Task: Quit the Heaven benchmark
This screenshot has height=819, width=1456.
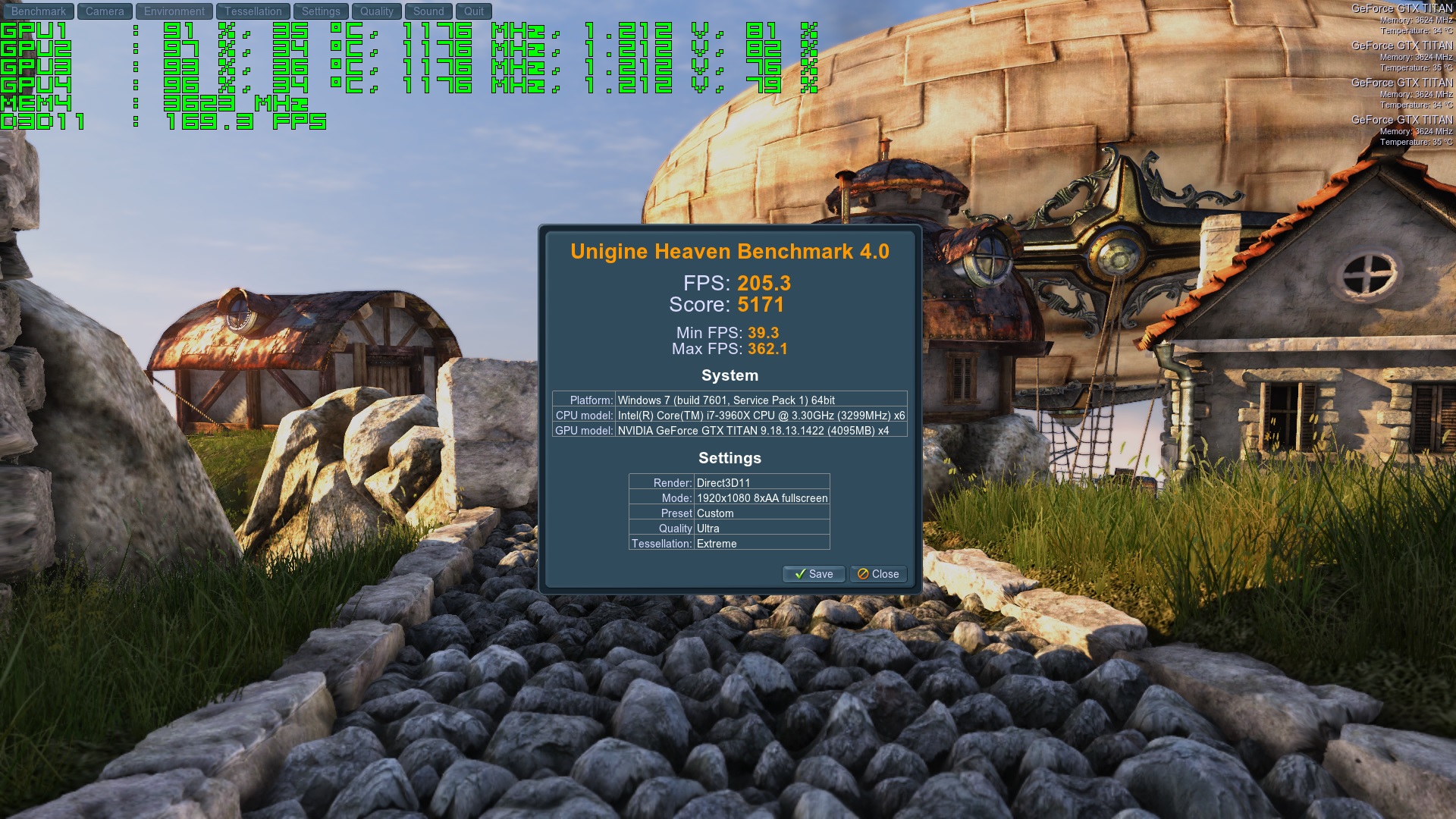Action: [474, 11]
